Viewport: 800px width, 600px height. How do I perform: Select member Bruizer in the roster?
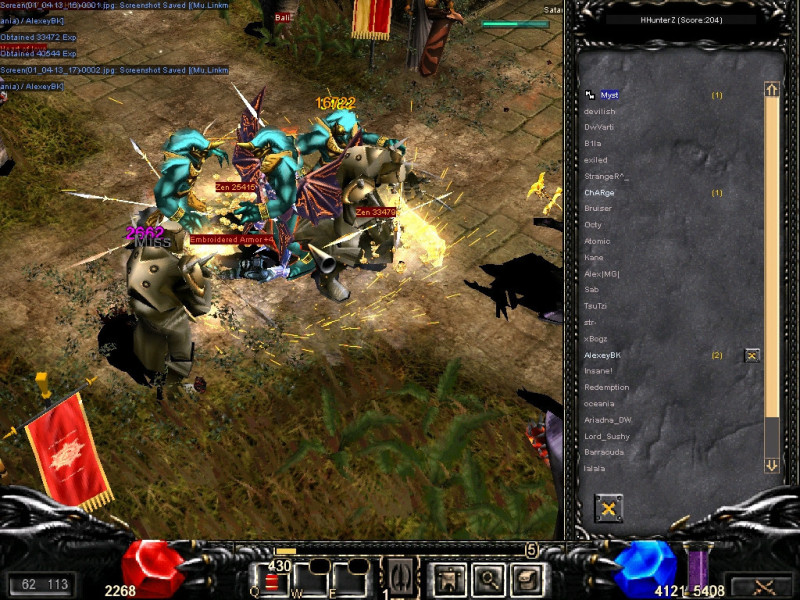click(x=598, y=208)
